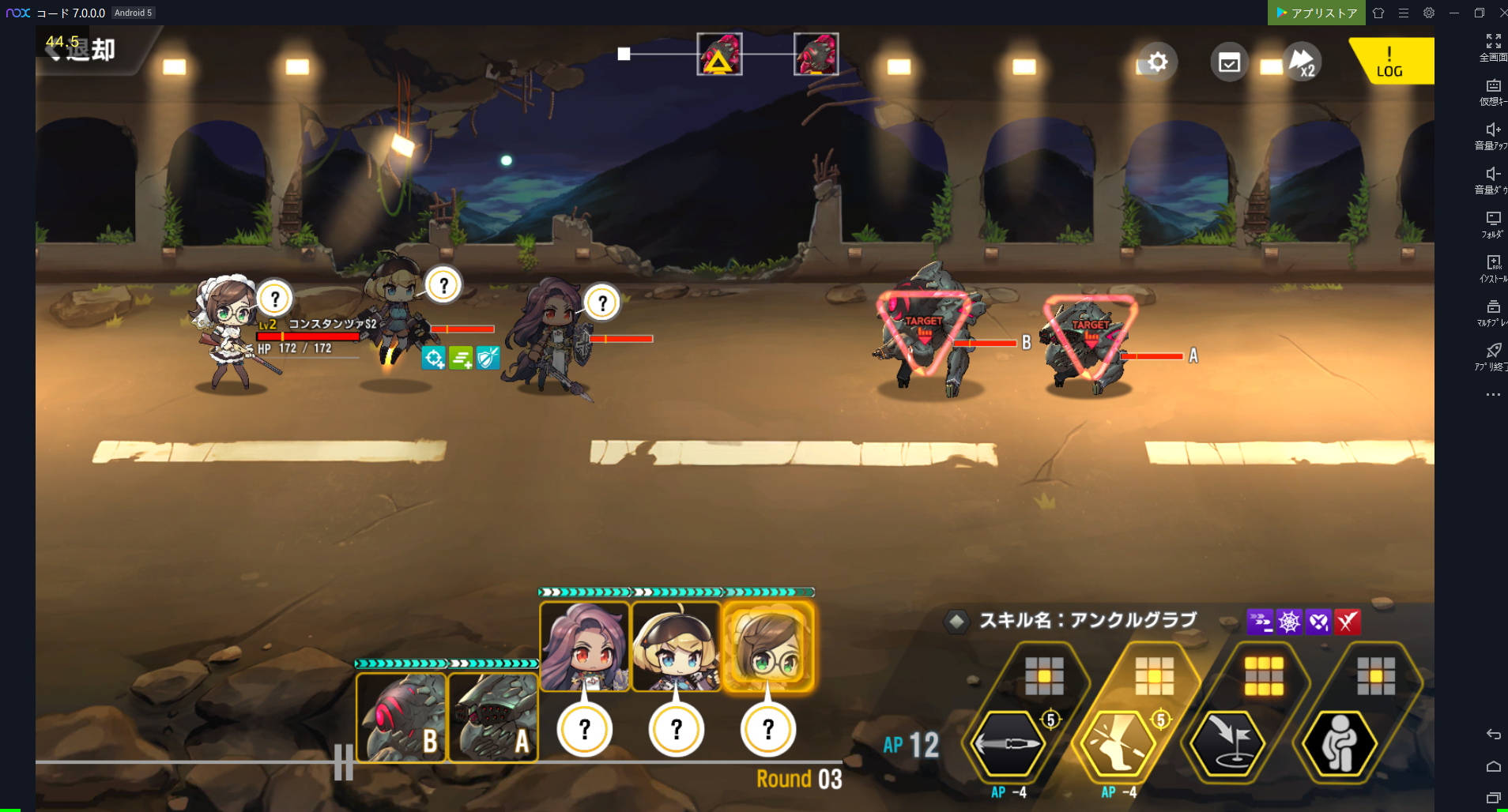
Task: Click the purple spider web status icon
Action: (1289, 622)
